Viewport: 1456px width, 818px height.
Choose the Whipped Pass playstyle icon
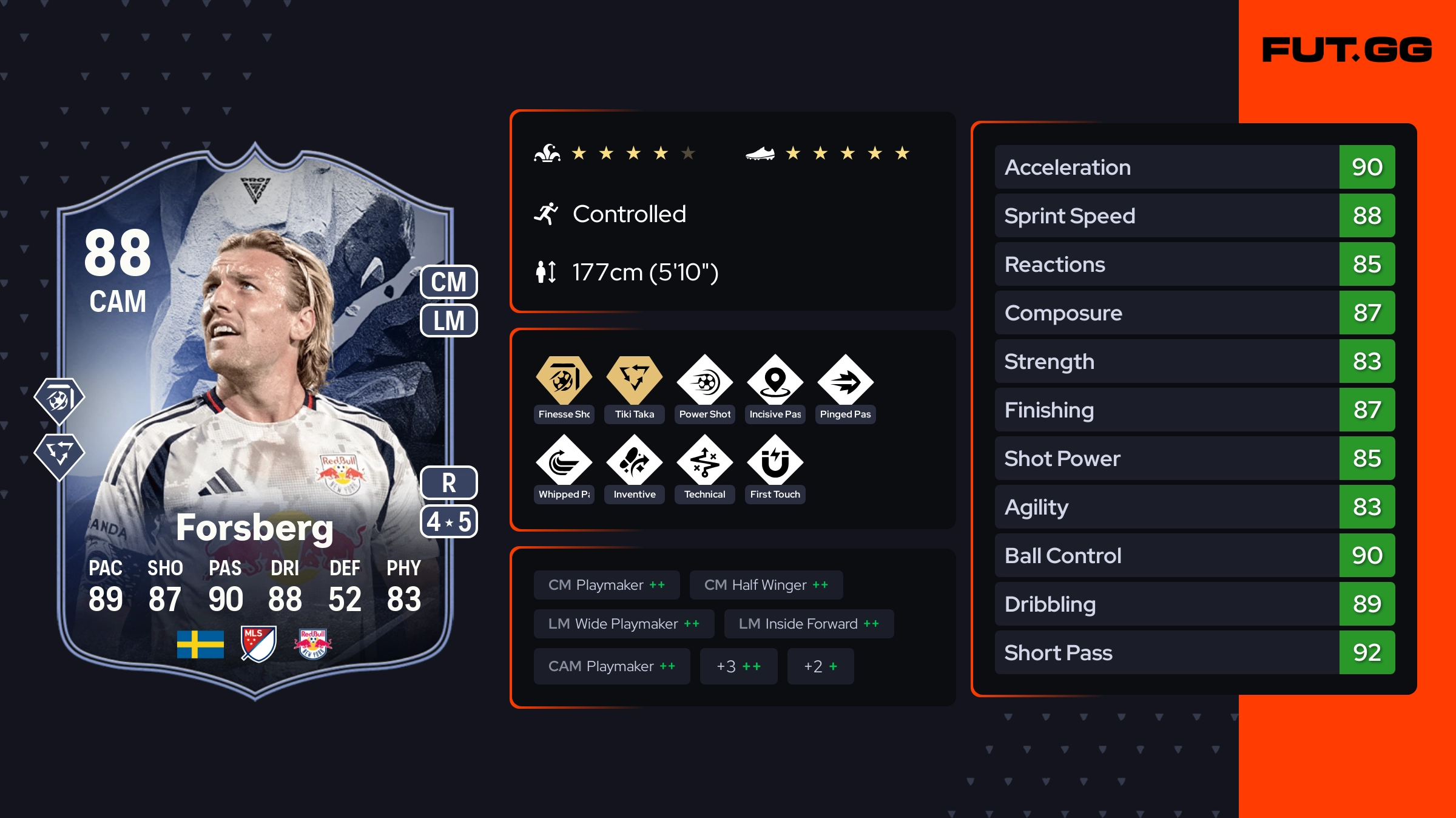coord(564,461)
